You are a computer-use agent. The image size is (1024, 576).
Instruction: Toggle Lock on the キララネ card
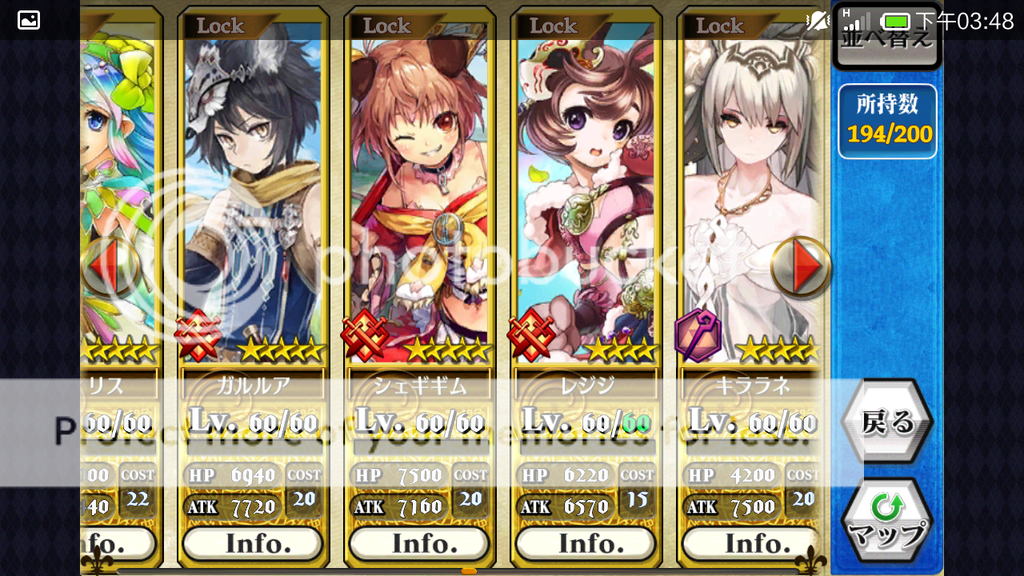coord(719,25)
